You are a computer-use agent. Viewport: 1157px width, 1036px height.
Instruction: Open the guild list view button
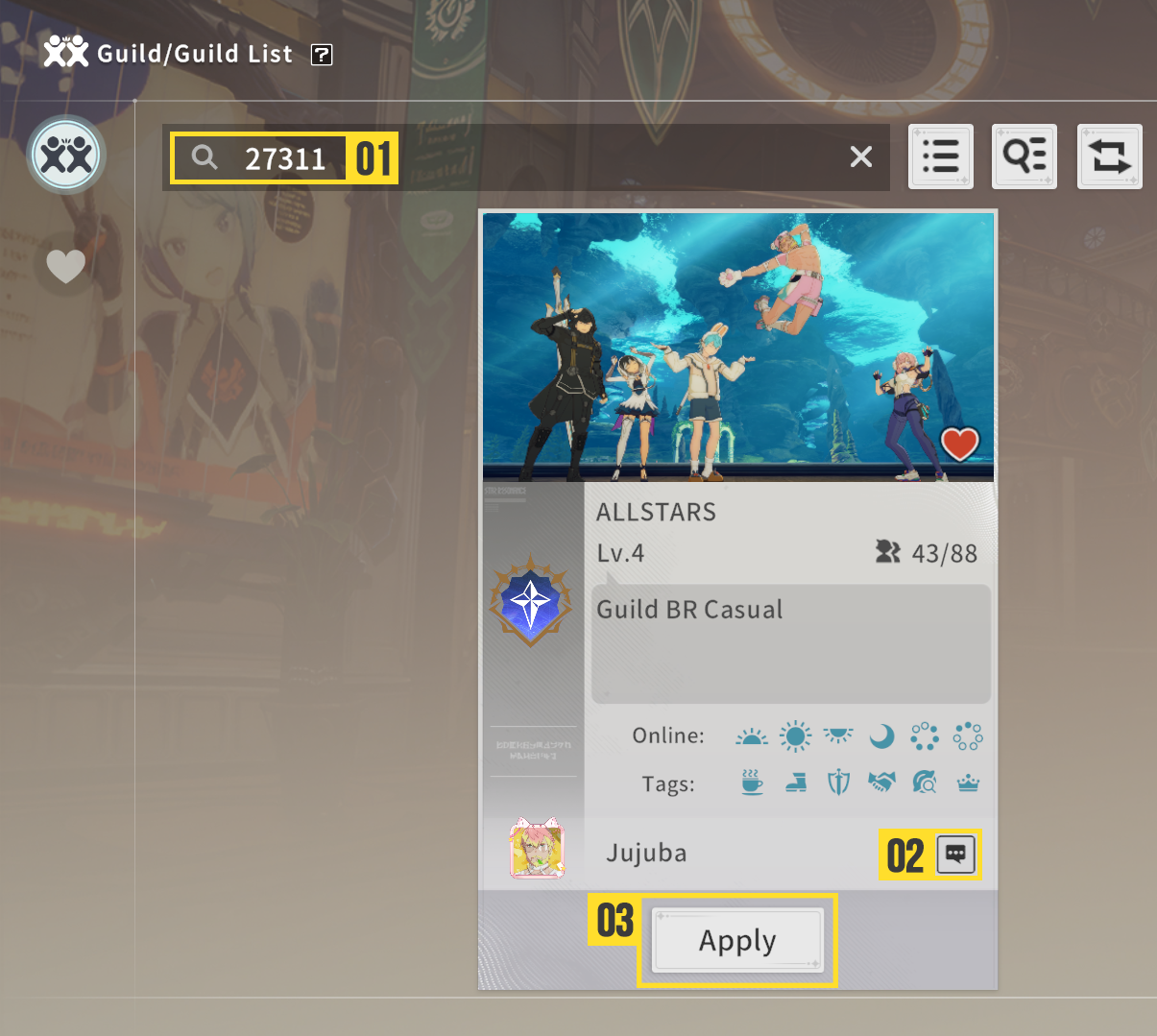tap(941, 157)
